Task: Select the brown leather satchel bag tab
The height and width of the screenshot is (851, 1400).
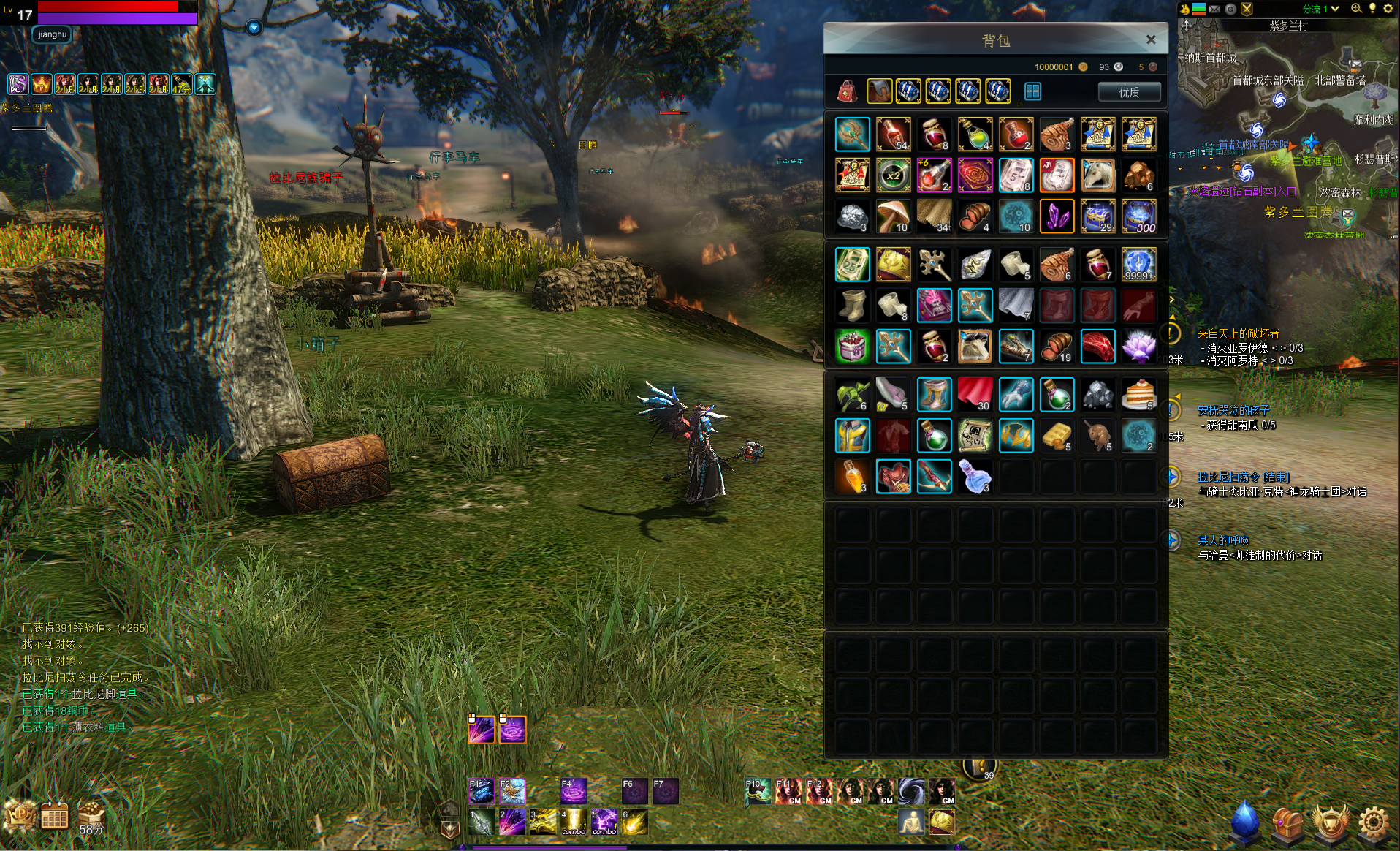Action: [x=879, y=91]
